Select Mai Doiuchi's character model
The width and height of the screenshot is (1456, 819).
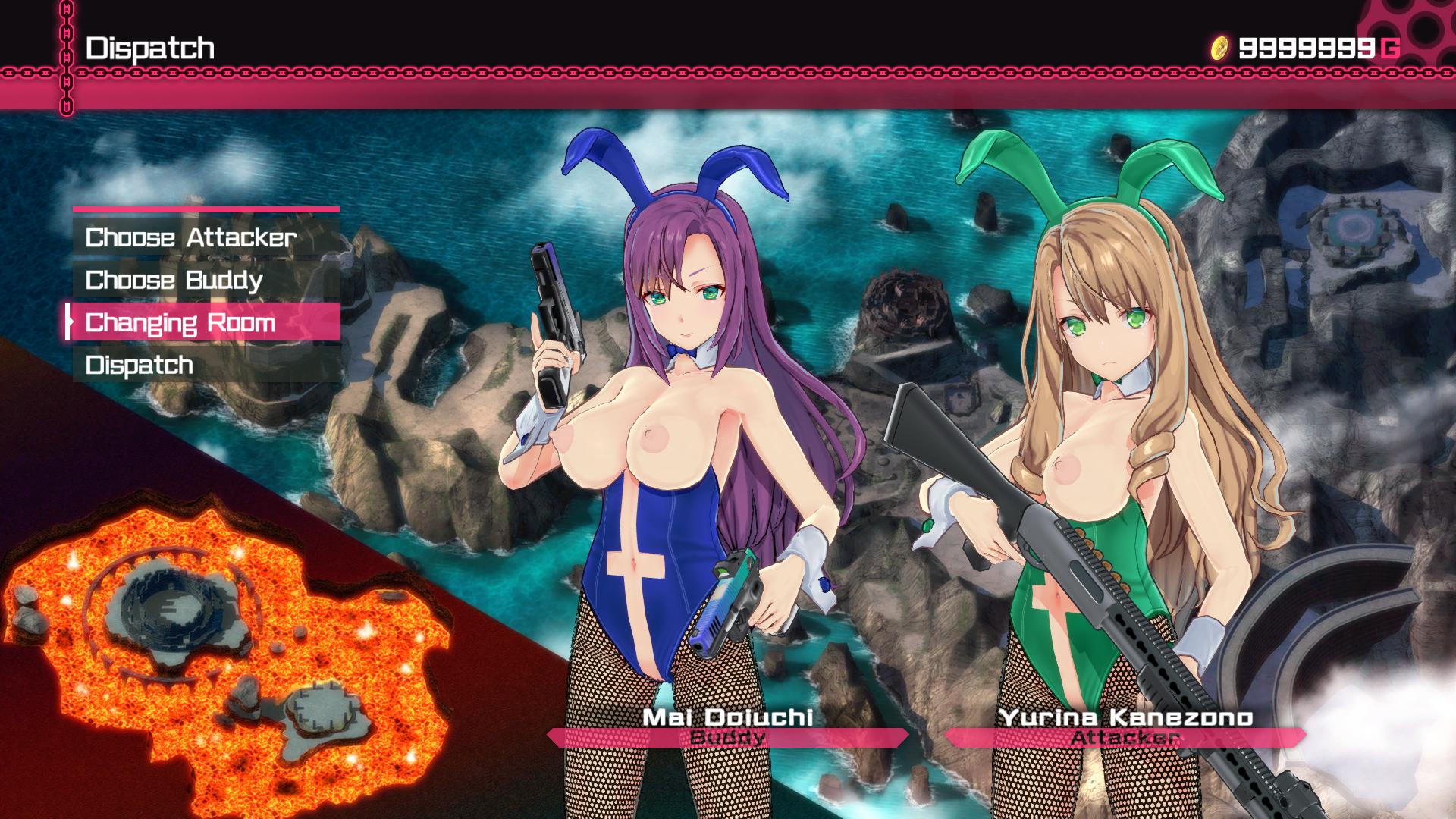point(667,455)
